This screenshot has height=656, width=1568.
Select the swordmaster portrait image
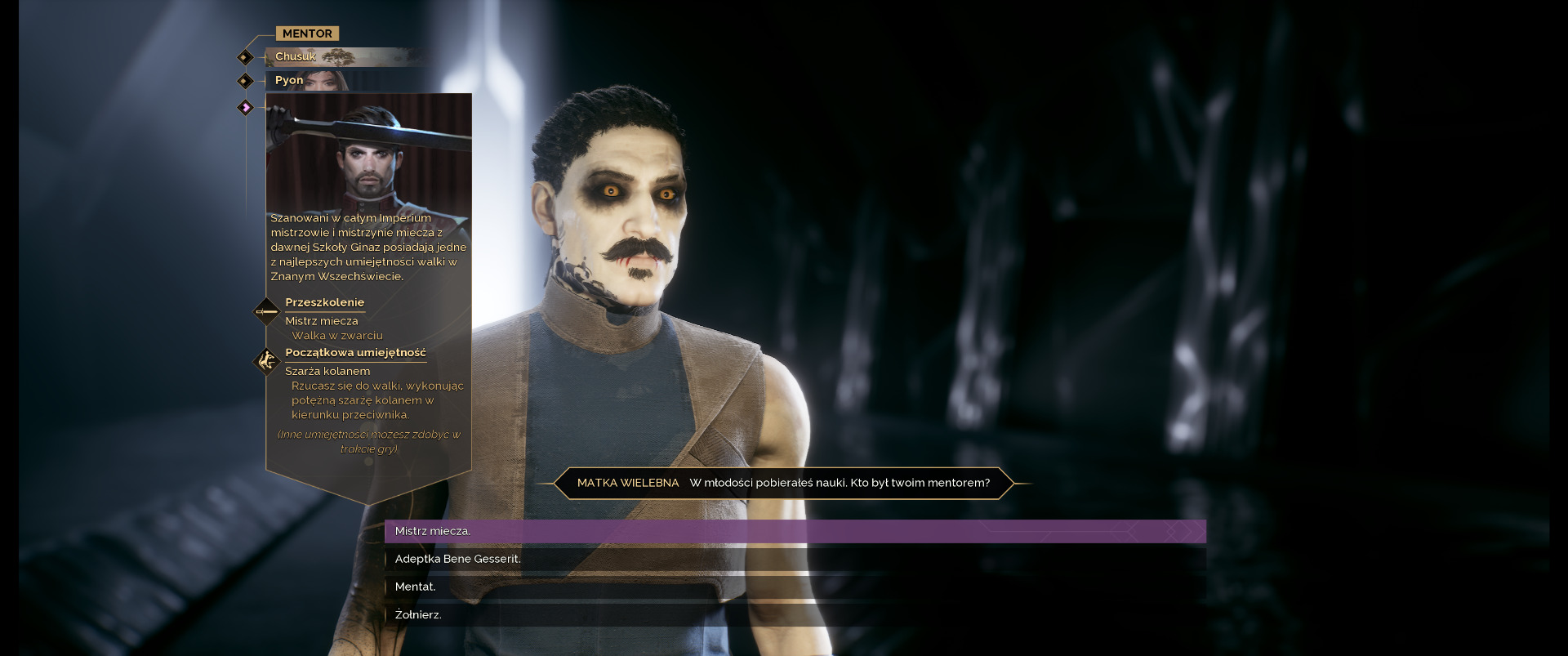[x=368, y=153]
